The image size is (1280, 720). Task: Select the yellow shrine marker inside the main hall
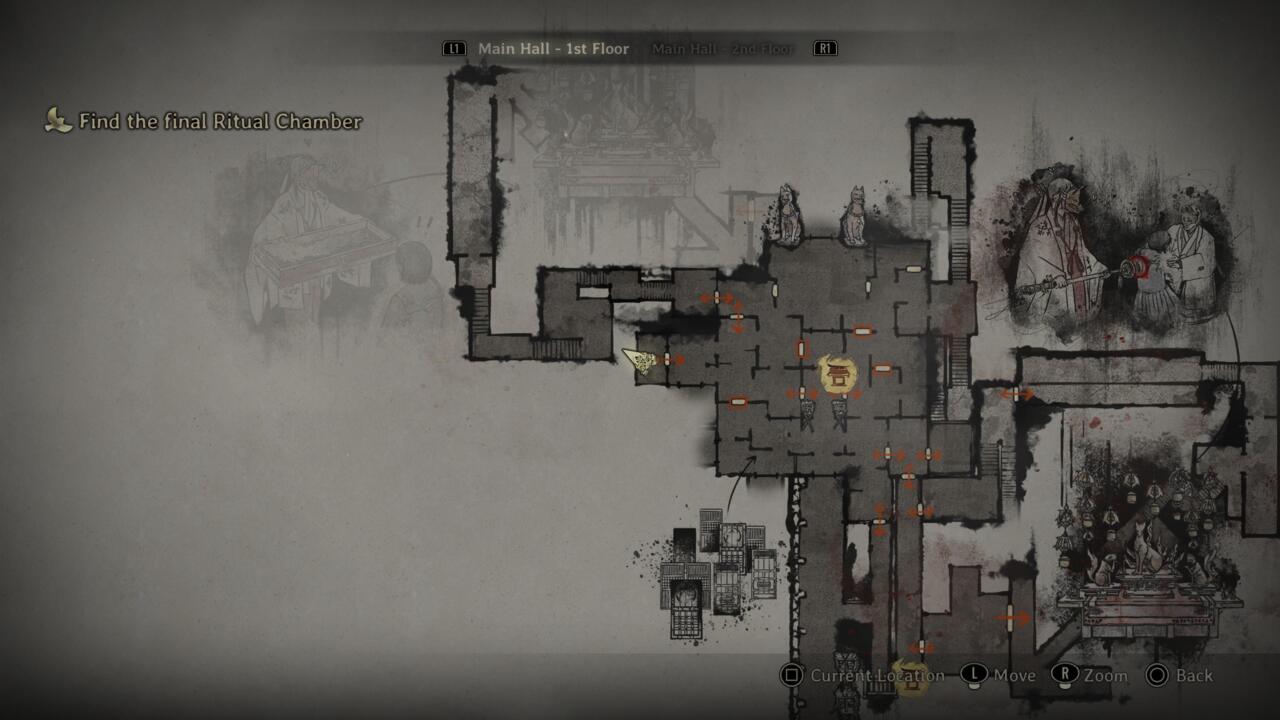coord(837,373)
